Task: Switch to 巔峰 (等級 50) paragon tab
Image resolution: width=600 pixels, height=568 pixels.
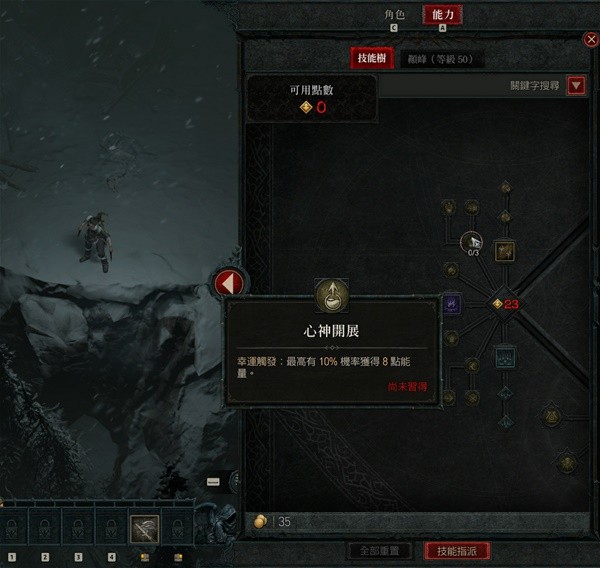Action: coord(439,59)
